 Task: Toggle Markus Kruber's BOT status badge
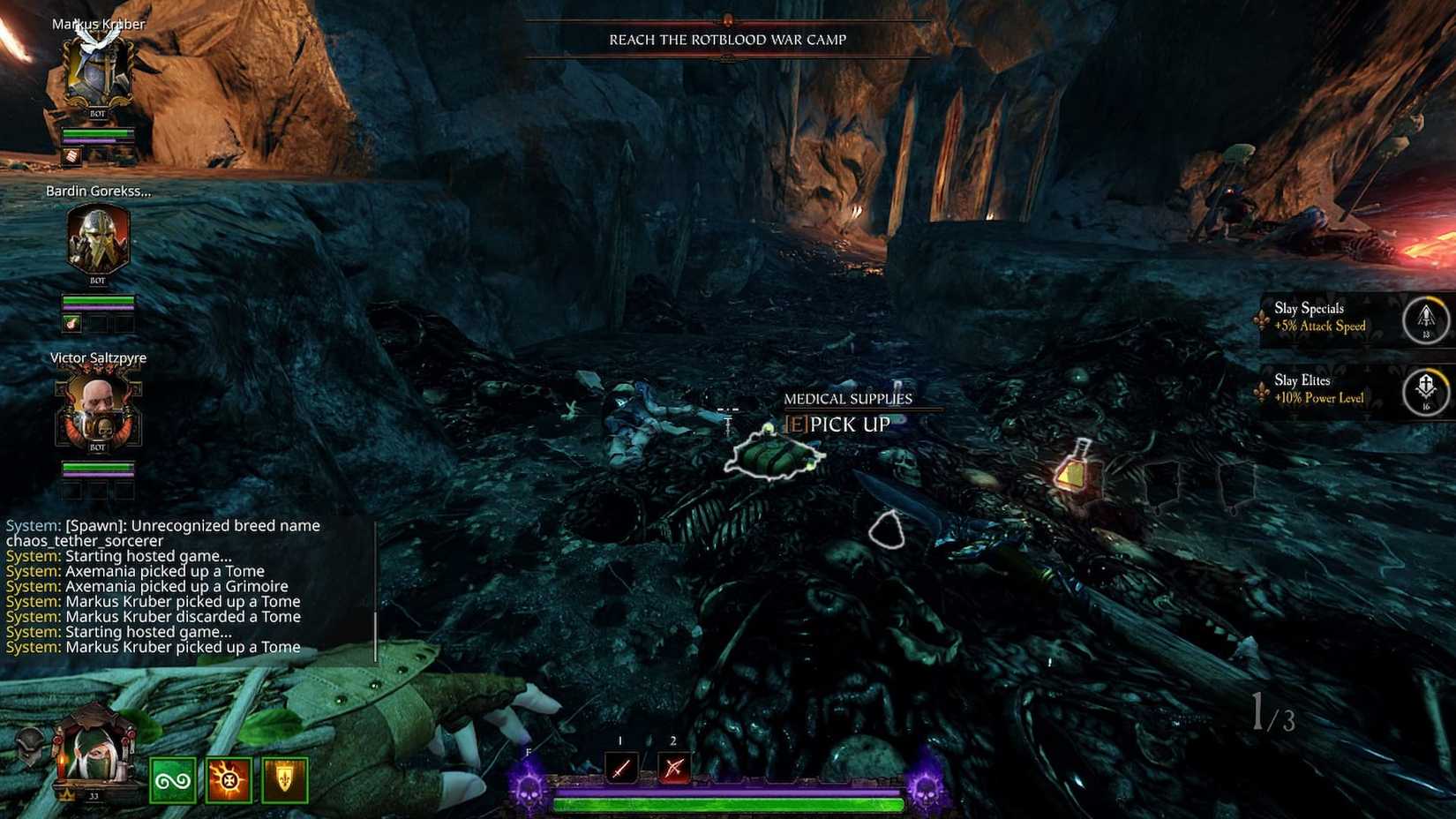(97, 114)
